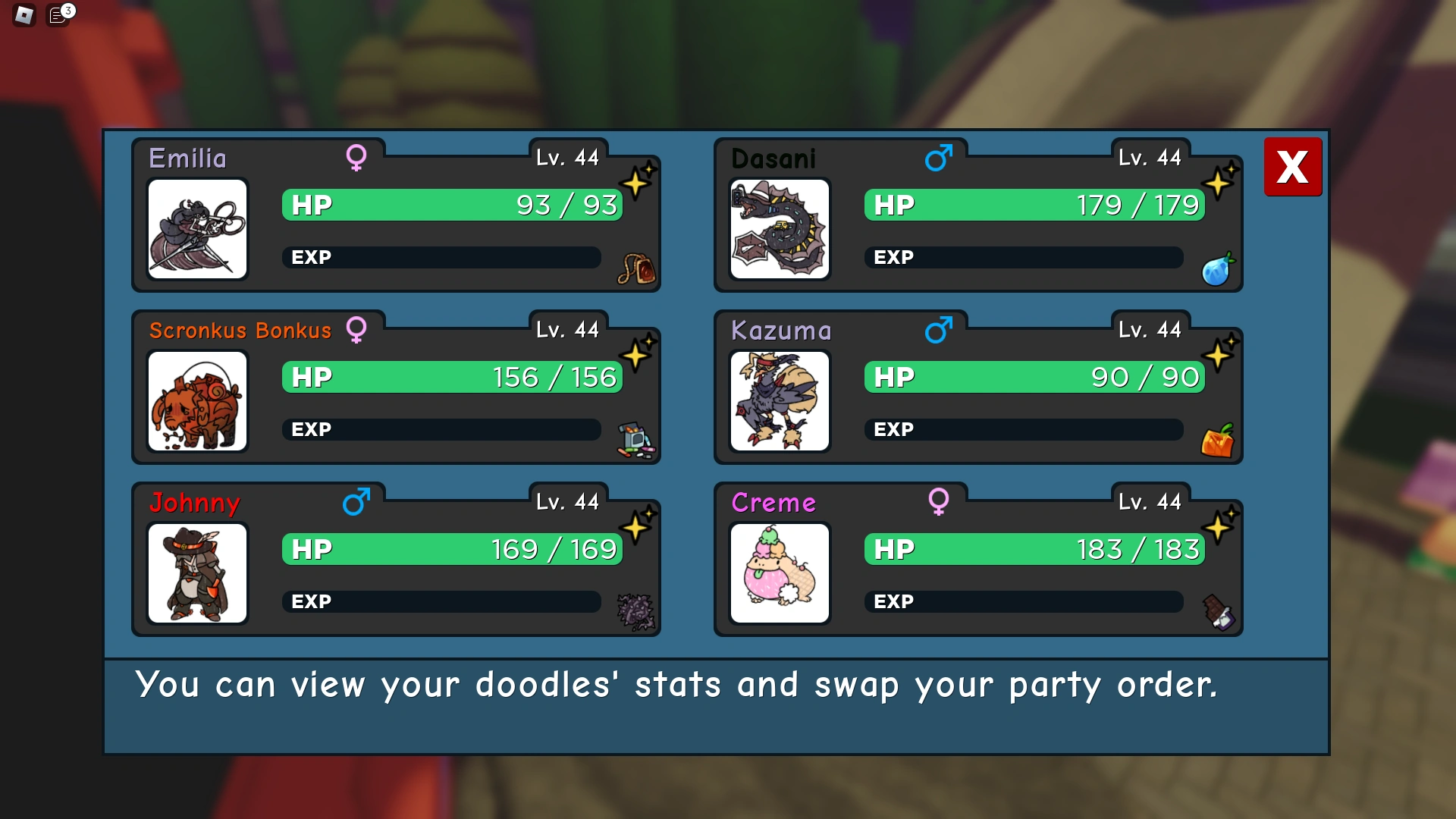Click Emilia's female gender symbol
This screenshot has height=819, width=1456.
[356, 157]
